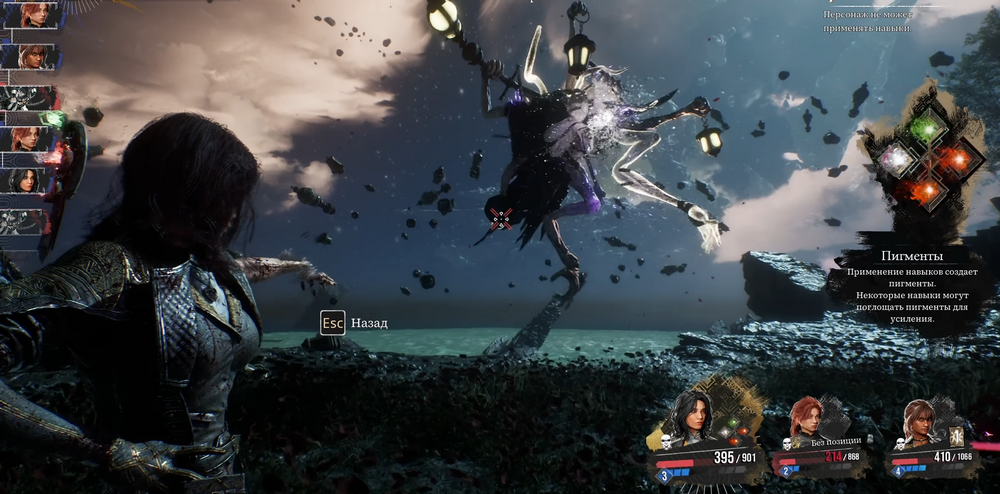1000x494 pixels.
Task: Click the golden card icon beside 410 HP portrait
Action: [x=958, y=435]
